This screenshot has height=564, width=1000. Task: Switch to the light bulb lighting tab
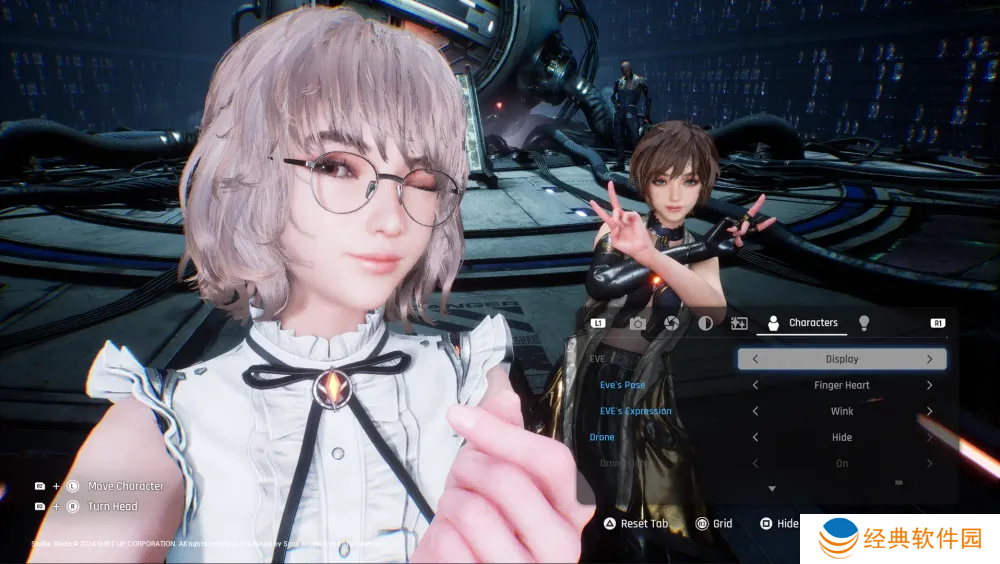tap(864, 323)
